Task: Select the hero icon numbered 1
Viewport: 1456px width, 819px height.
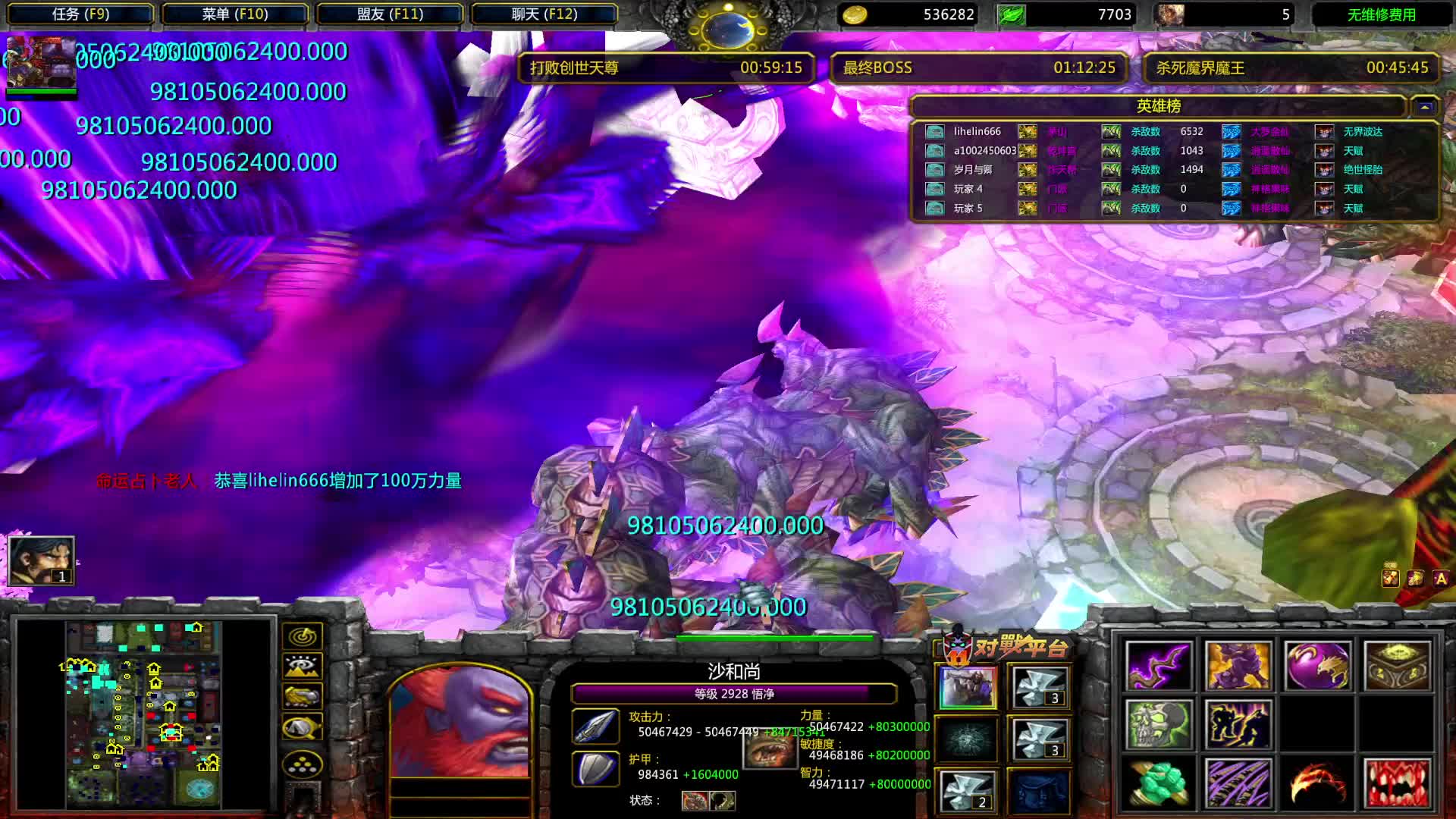Action: [x=41, y=560]
